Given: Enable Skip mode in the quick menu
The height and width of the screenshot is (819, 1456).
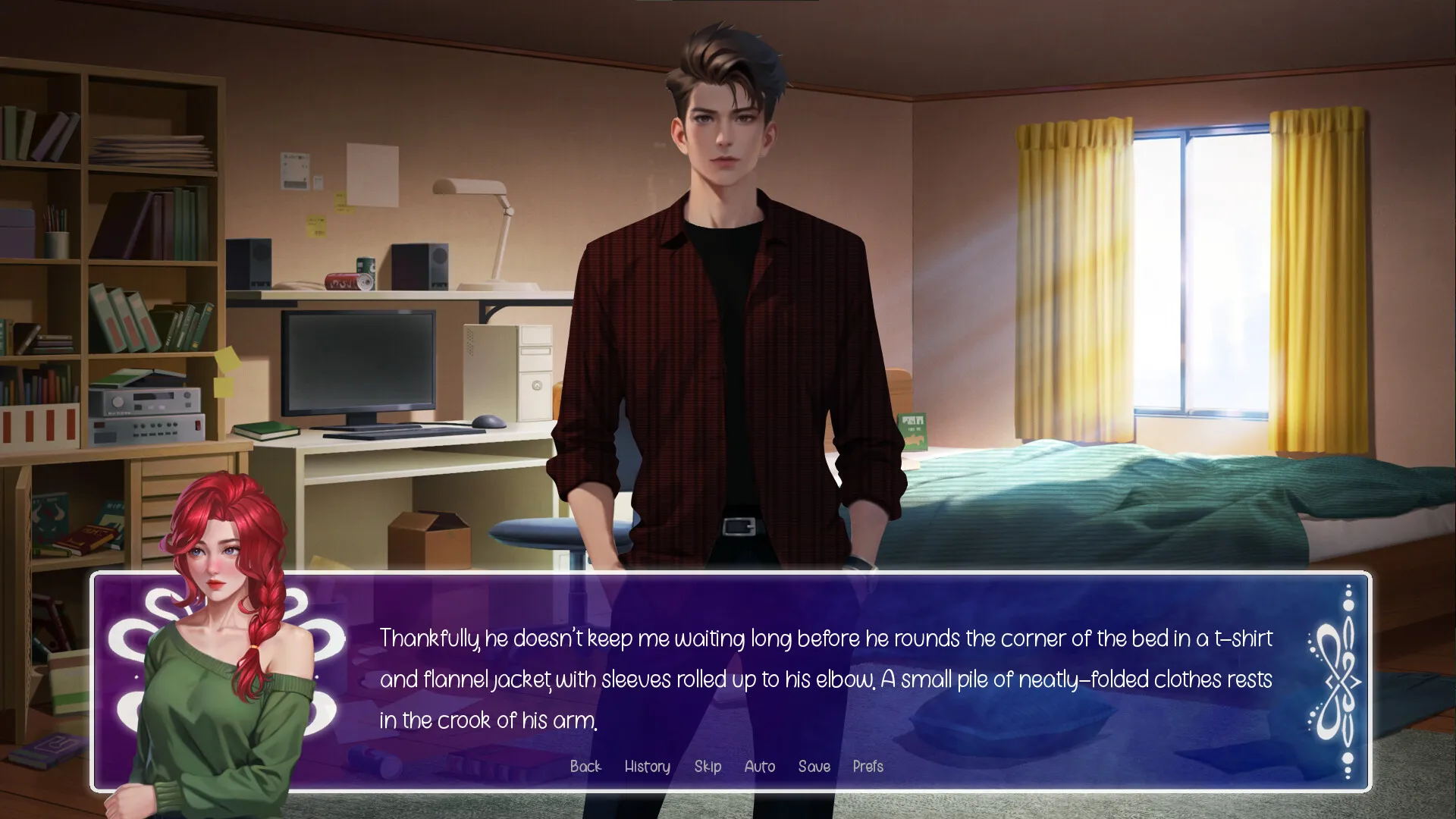Looking at the screenshot, I should click(x=708, y=767).
